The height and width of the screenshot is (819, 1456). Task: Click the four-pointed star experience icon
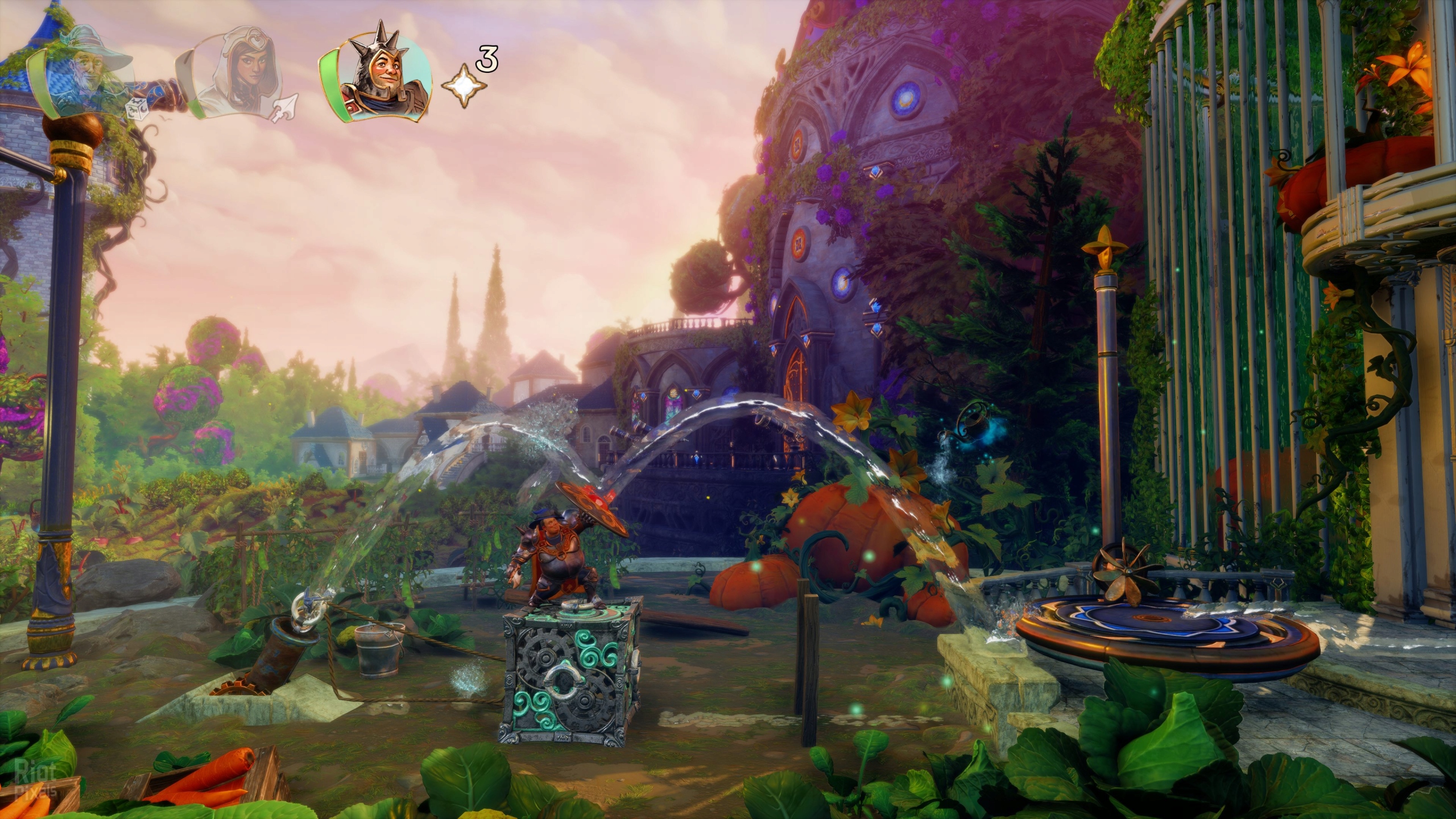click(464, 87)
